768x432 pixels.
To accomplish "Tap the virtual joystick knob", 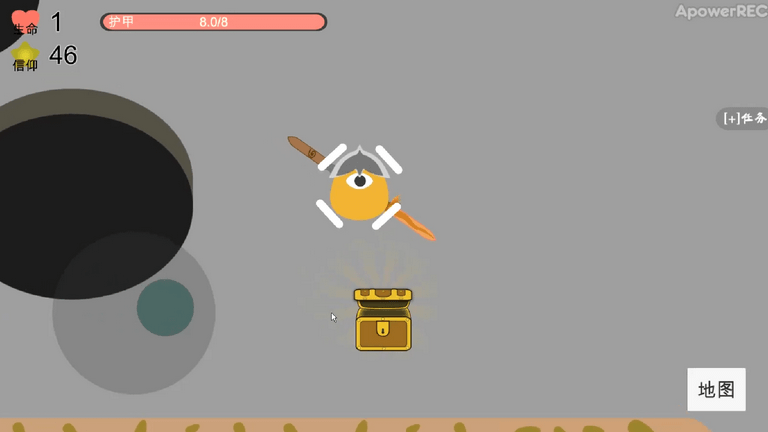I will tap(165, 307).
